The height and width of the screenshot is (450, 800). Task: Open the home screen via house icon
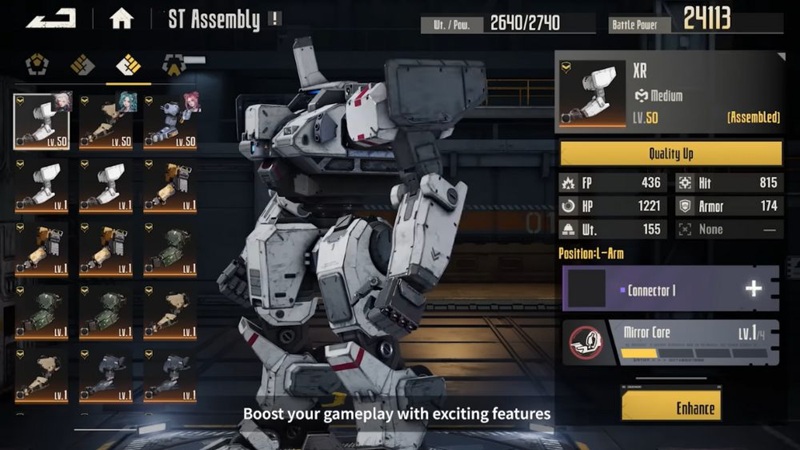[122, 19]
